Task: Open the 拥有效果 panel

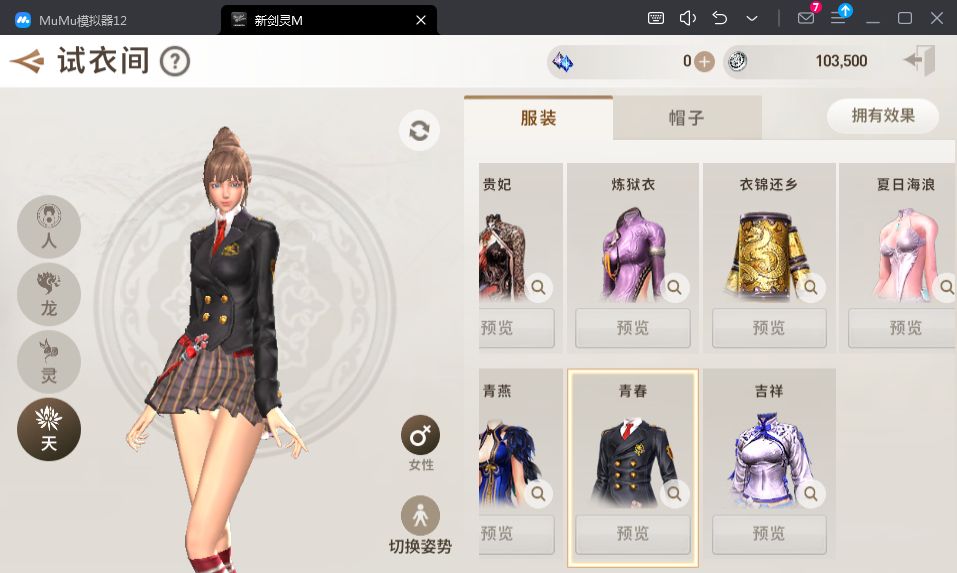Action: point(883,116)
